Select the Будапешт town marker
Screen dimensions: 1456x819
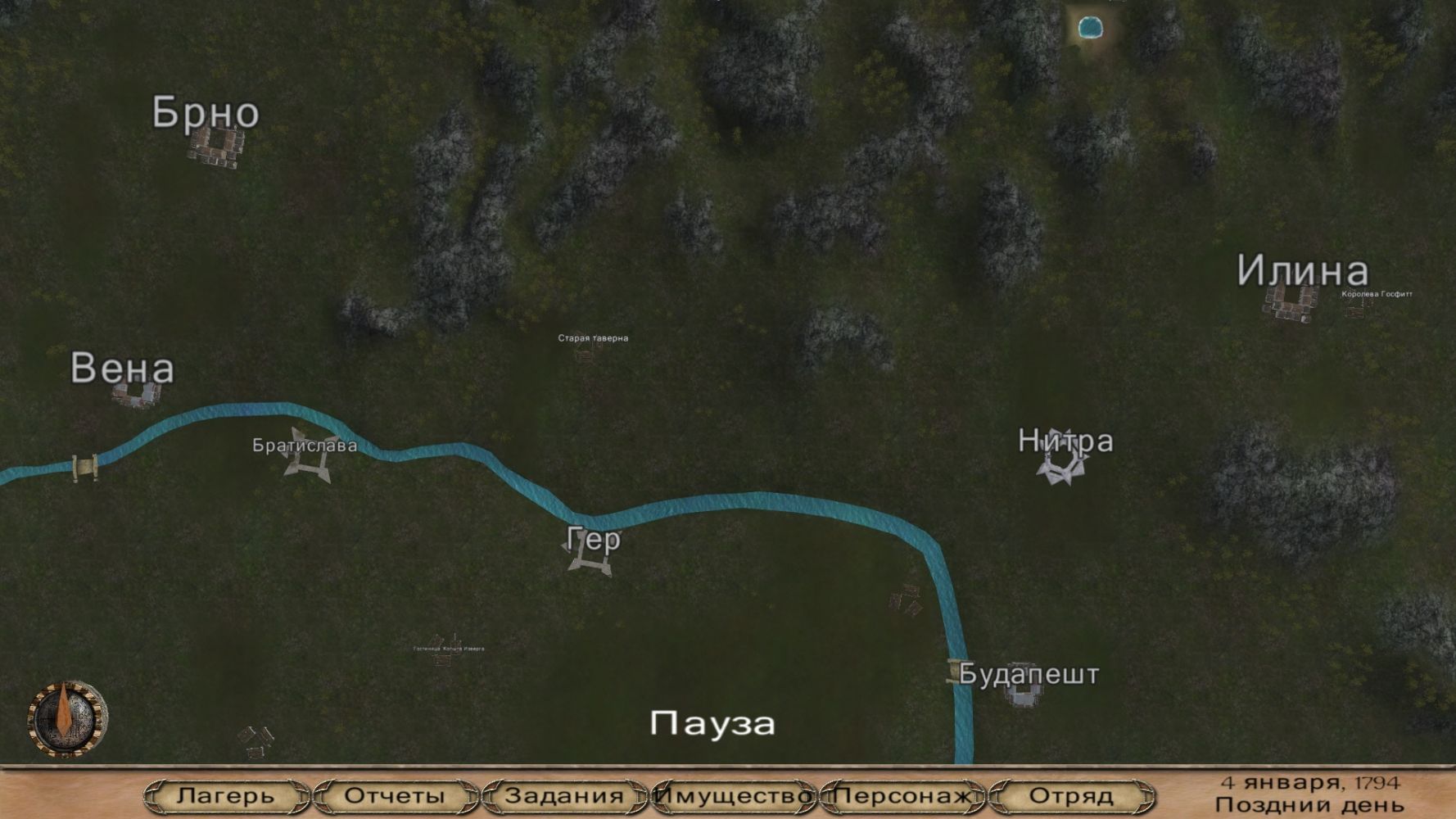click(1023, 695)
